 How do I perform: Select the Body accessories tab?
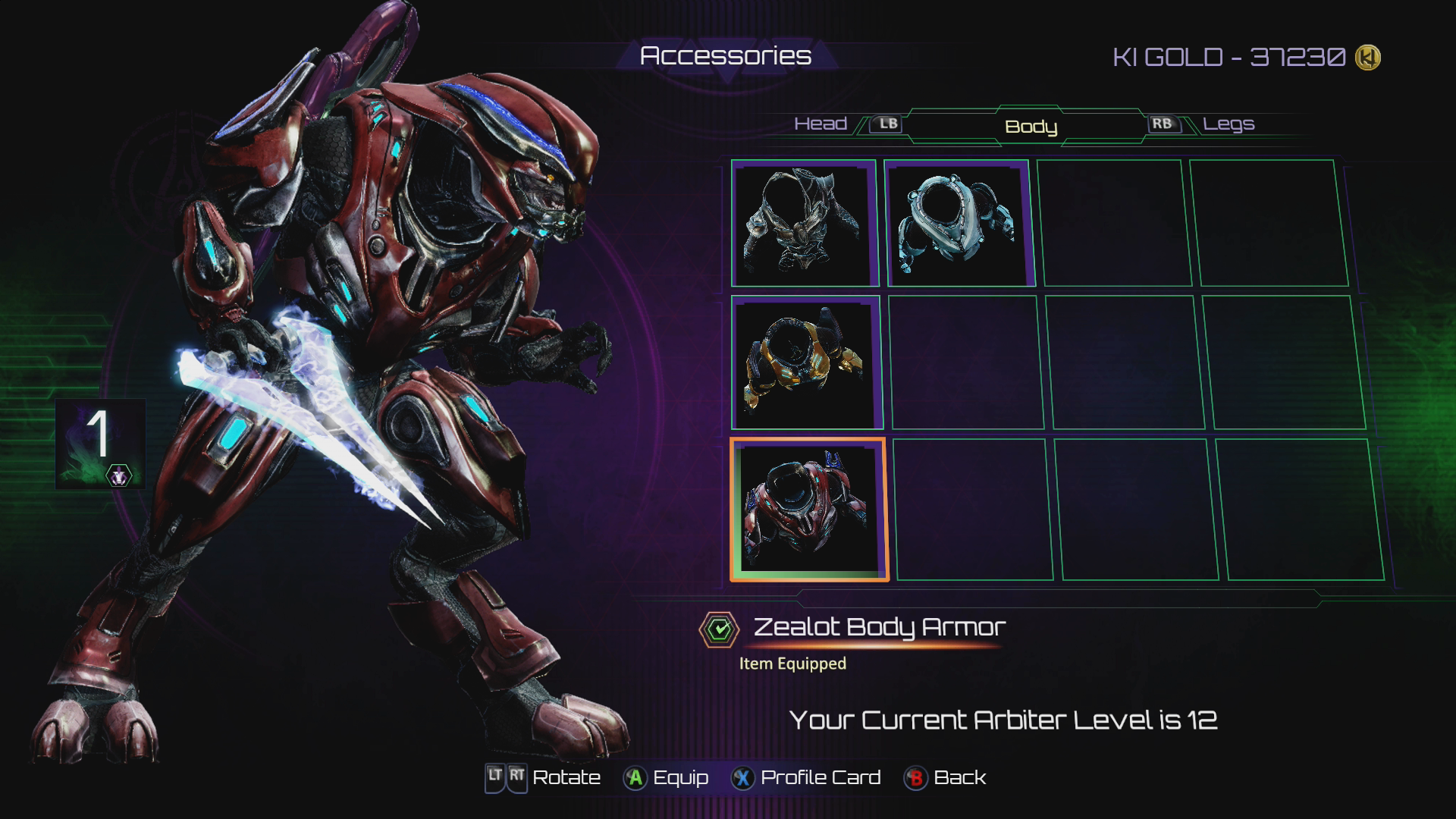point(1031,127)
